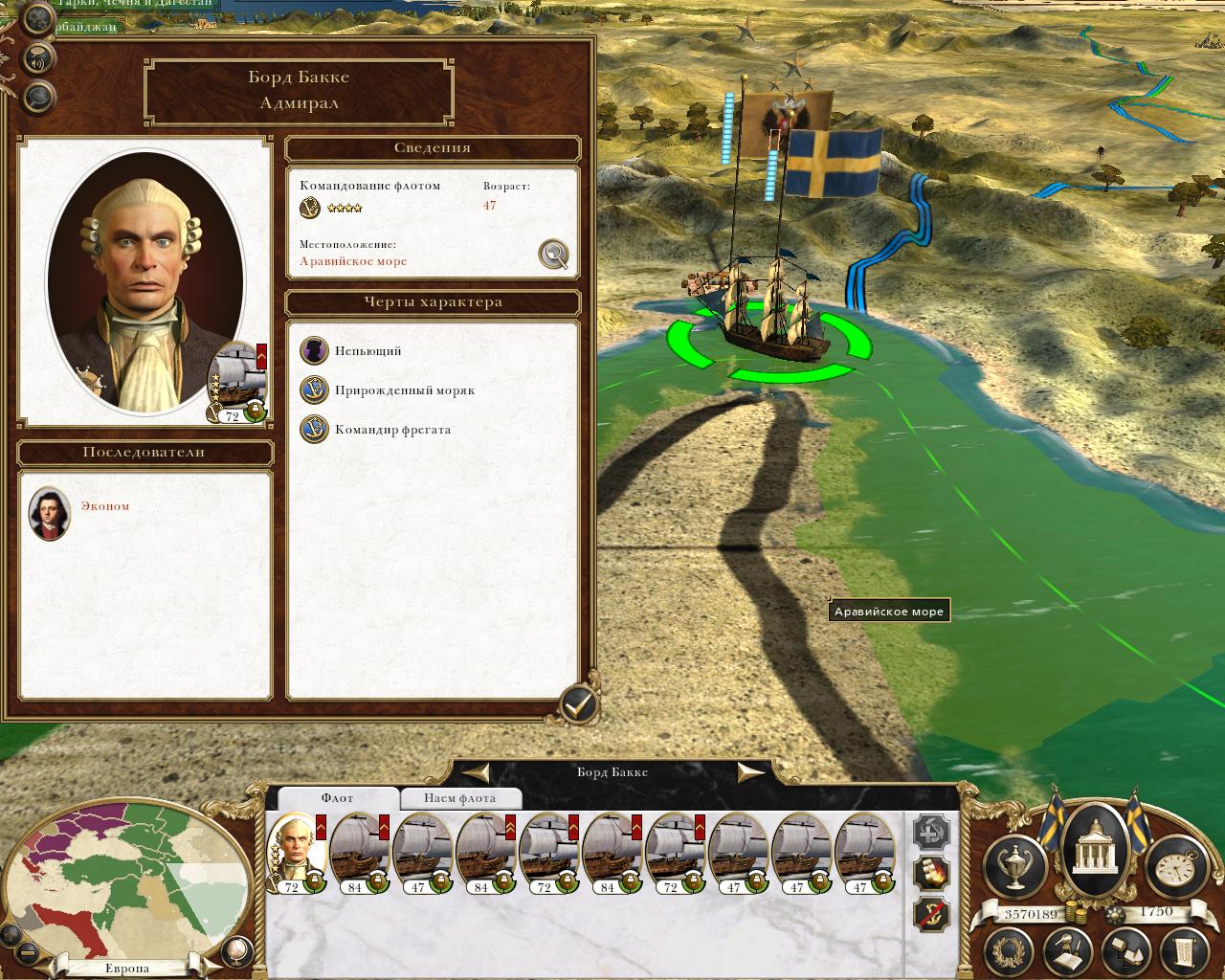
Task: Cycle to the next fleet with the right arrow
Action: pos(749,772)
